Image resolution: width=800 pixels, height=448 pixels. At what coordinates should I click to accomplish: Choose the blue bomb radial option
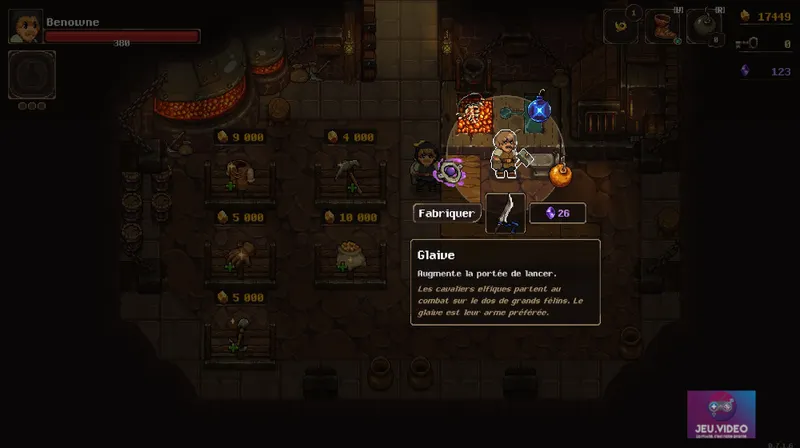click(540, 107)
